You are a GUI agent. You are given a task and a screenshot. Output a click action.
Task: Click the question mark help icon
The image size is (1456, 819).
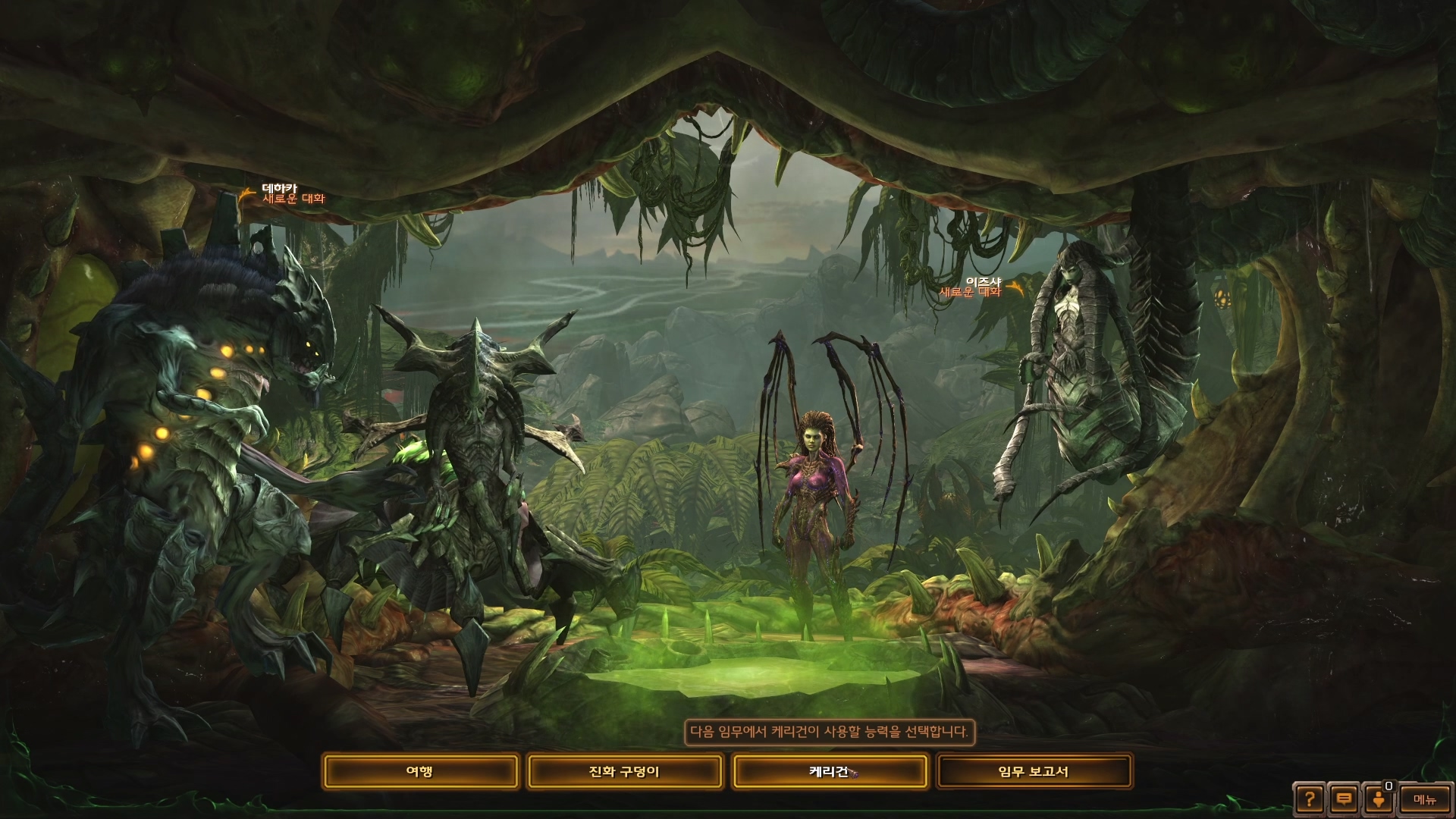coord(1310,799)
